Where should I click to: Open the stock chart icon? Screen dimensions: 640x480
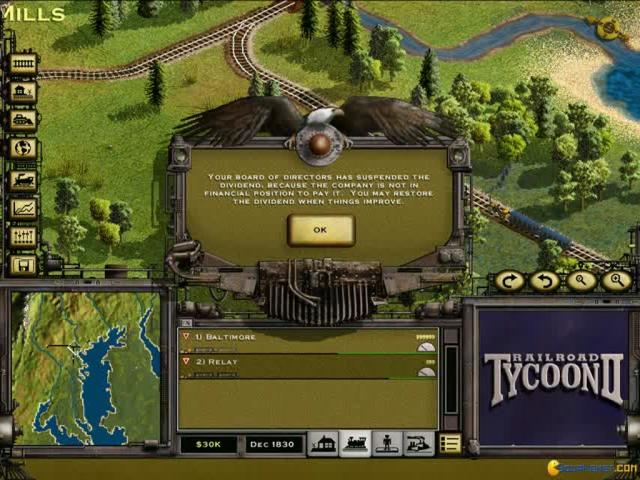tap(23, 208)
